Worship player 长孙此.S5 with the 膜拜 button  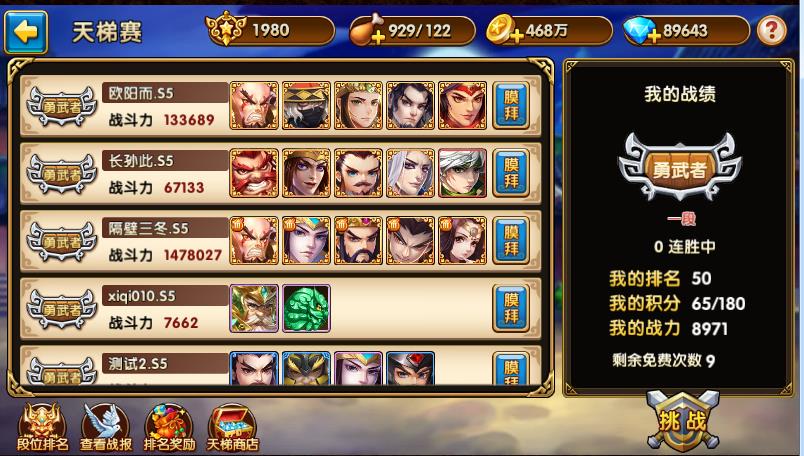click(x=511, y=172)
